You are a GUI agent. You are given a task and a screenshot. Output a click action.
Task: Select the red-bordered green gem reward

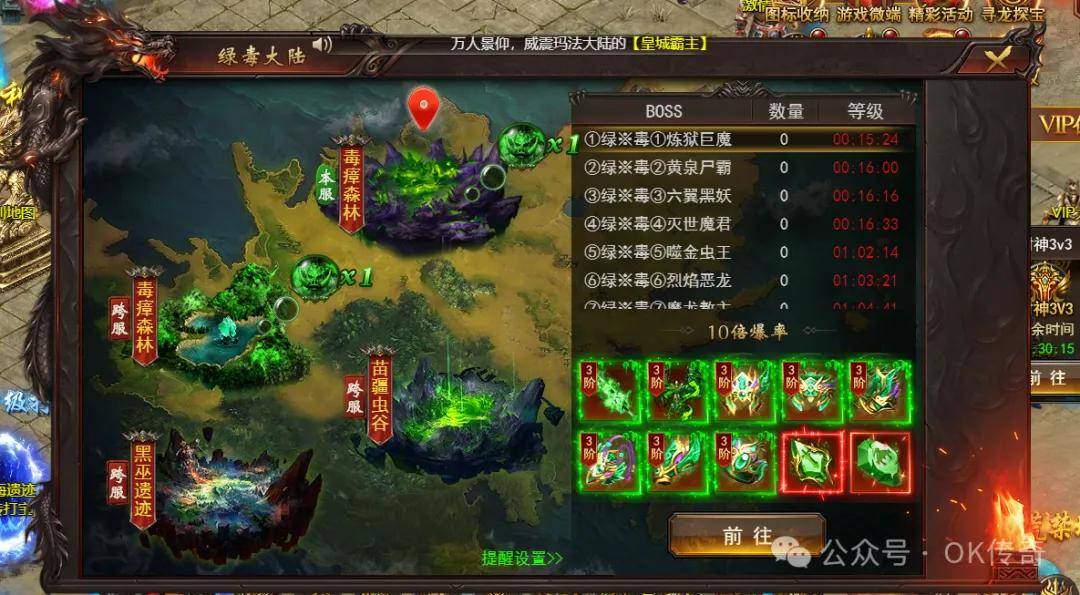[813, 461]
